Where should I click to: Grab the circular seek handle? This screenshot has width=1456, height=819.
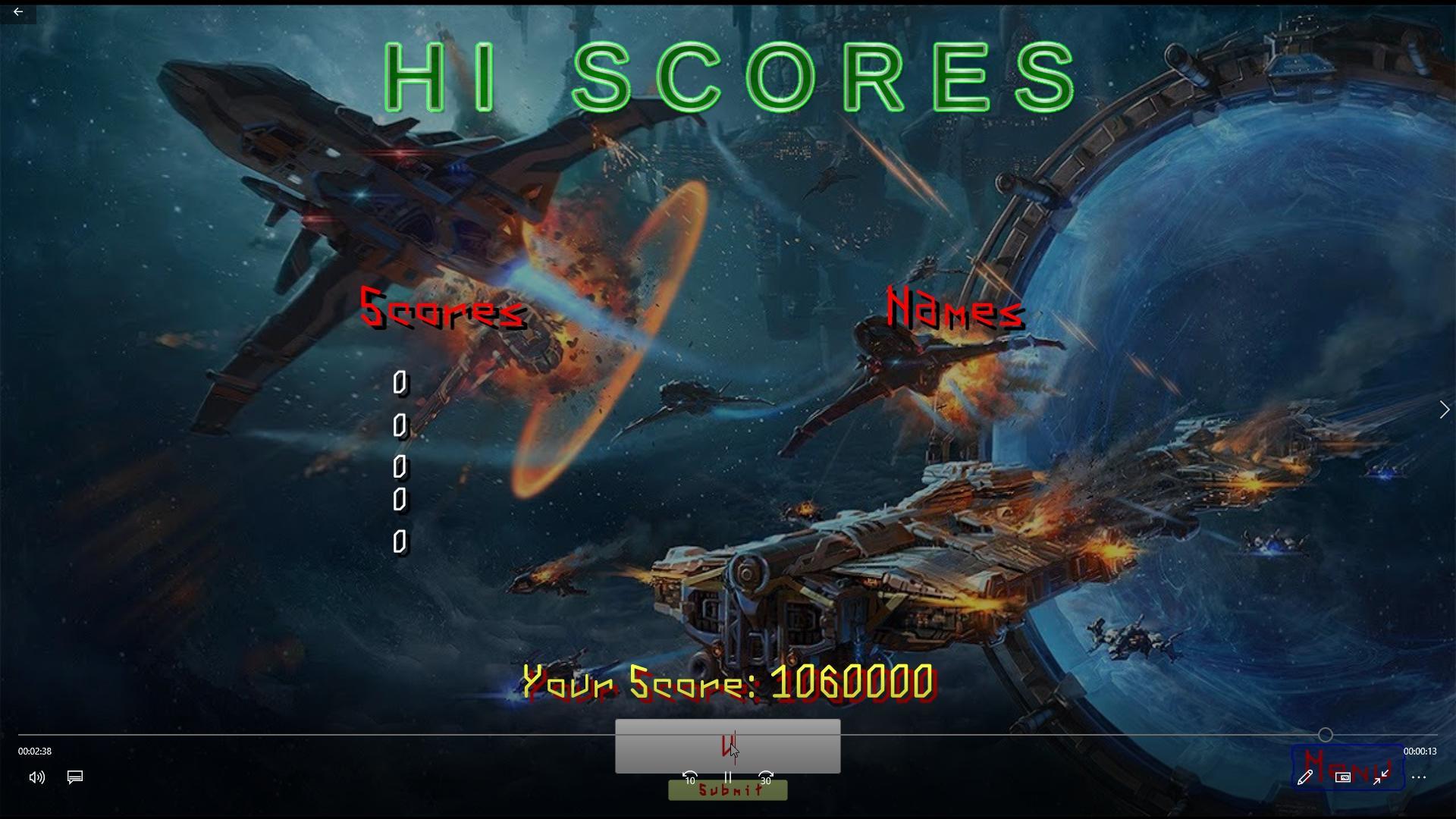(x=1325, y=735)
